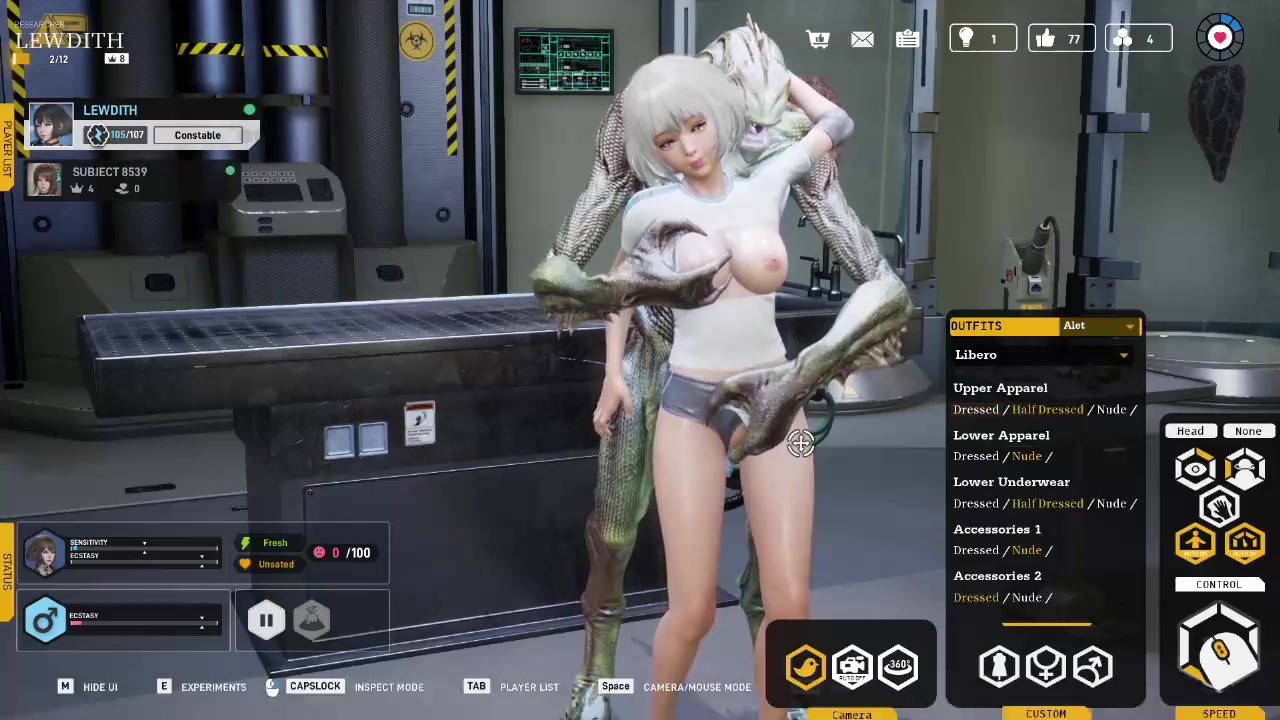Select the None focus button

[1247, 431]
